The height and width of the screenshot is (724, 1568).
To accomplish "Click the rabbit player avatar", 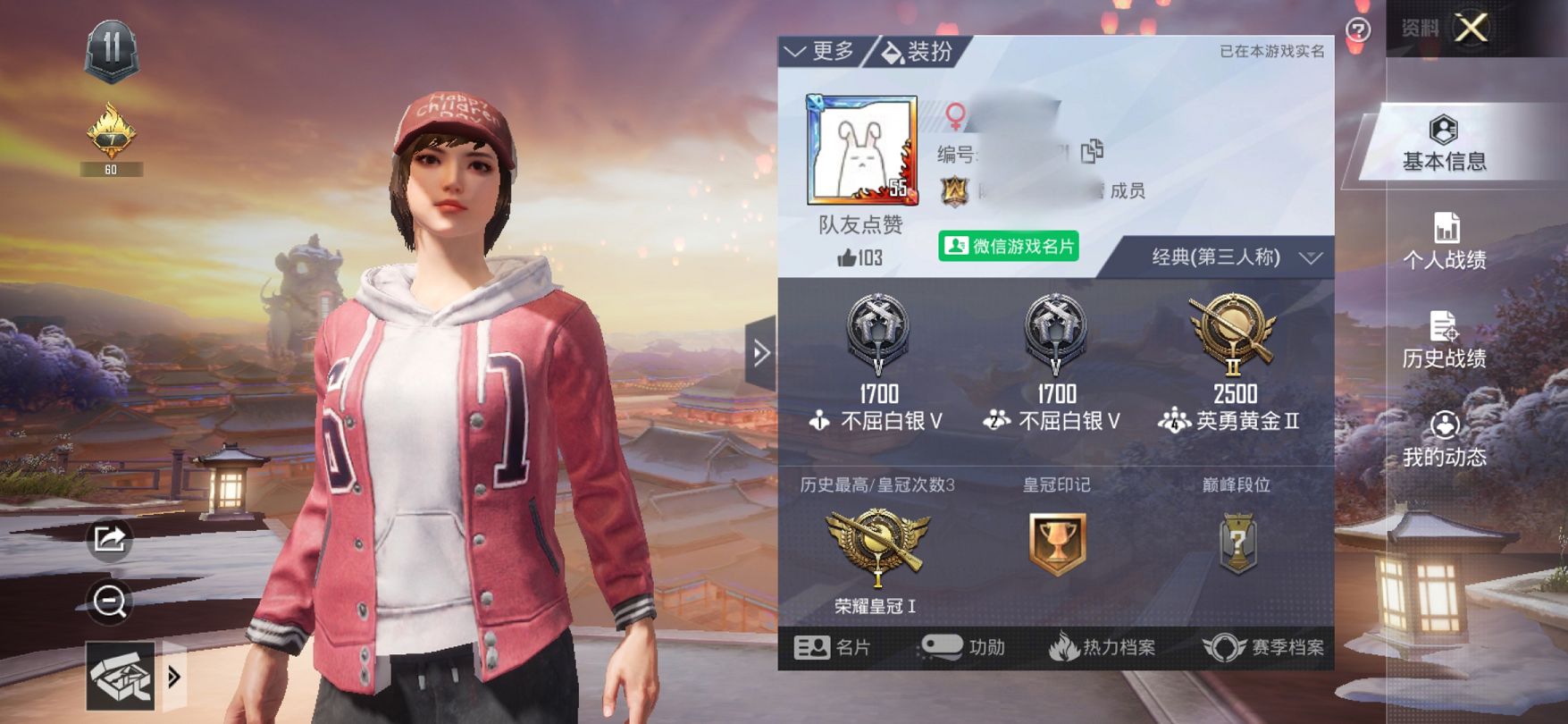I will (861, 150).
